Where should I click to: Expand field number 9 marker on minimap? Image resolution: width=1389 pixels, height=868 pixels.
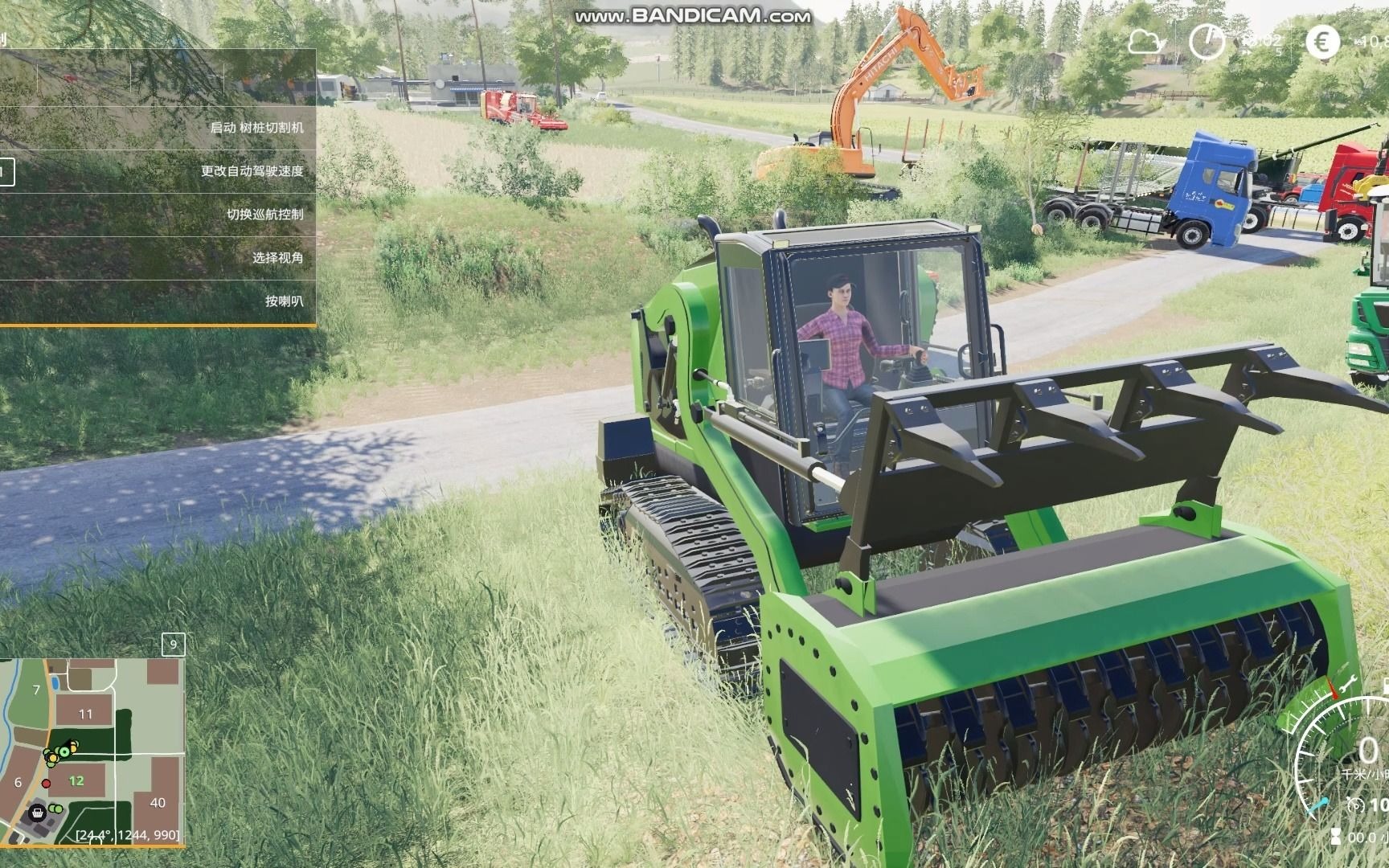[x=174, y=643]
